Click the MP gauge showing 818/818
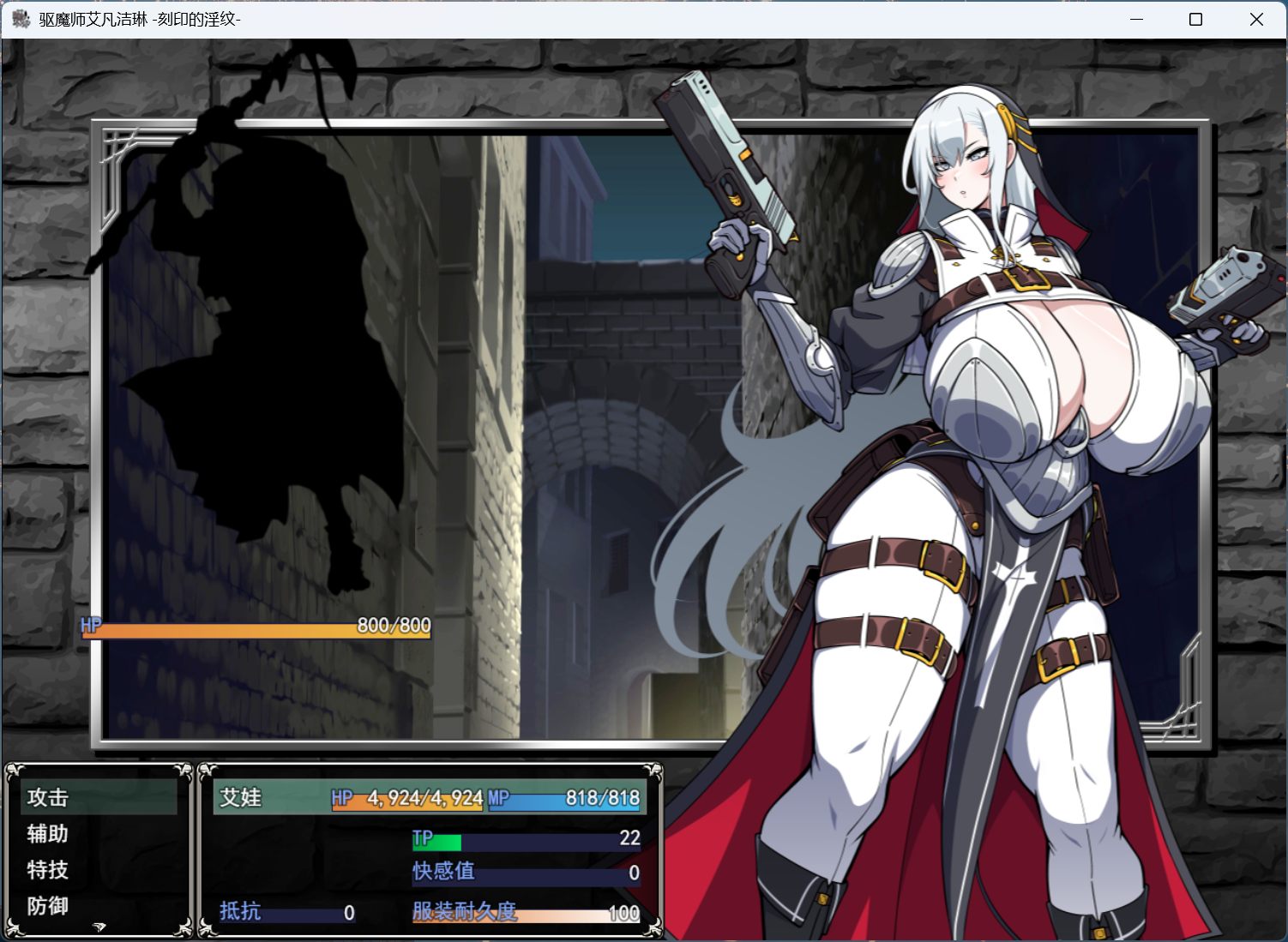1288x942 pixels. pos(566,798)
